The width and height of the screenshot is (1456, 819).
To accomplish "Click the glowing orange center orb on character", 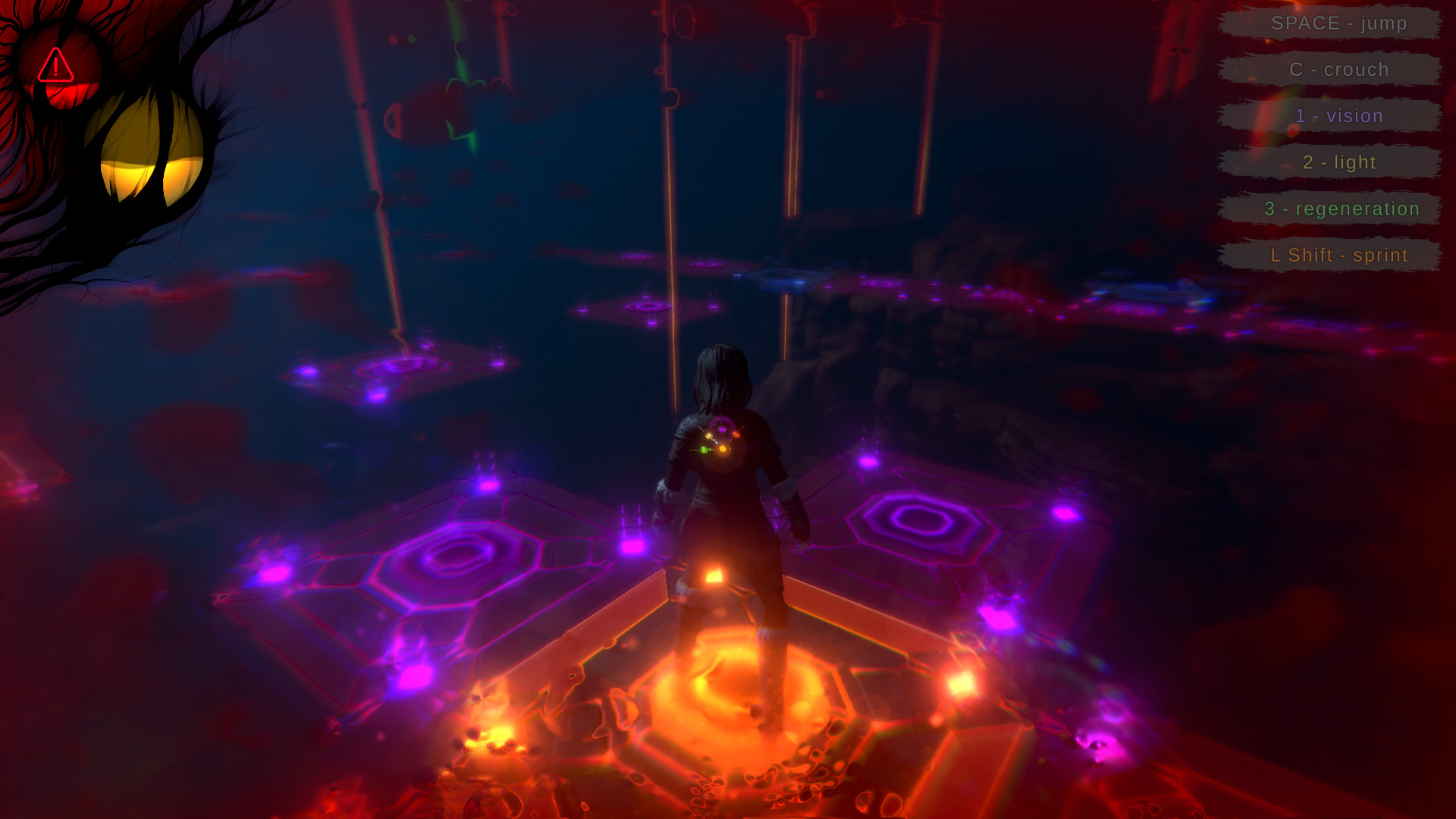I will coord(723,448).
